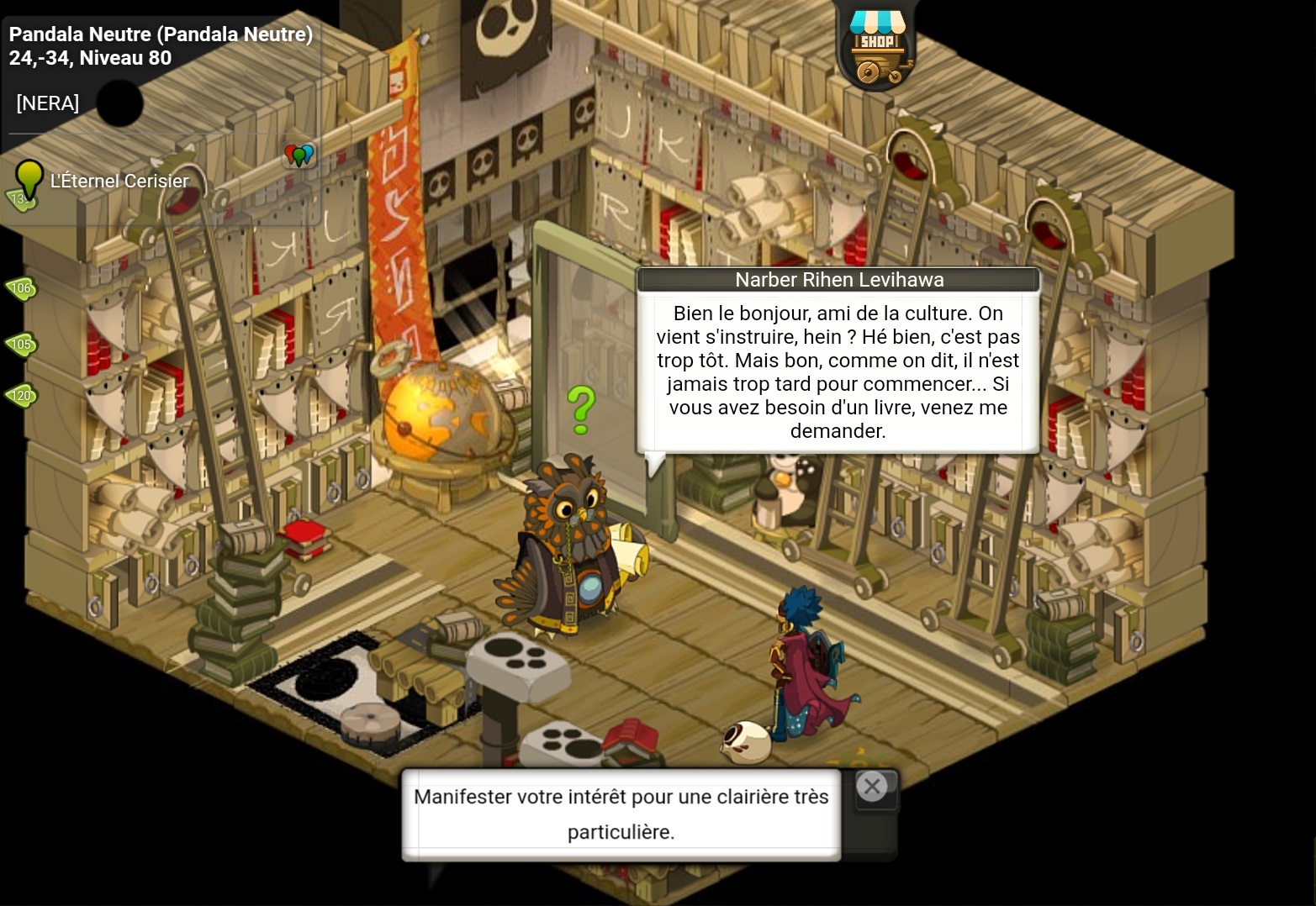Choose the reply about a very particular clearing

click(x=621, y=814)
